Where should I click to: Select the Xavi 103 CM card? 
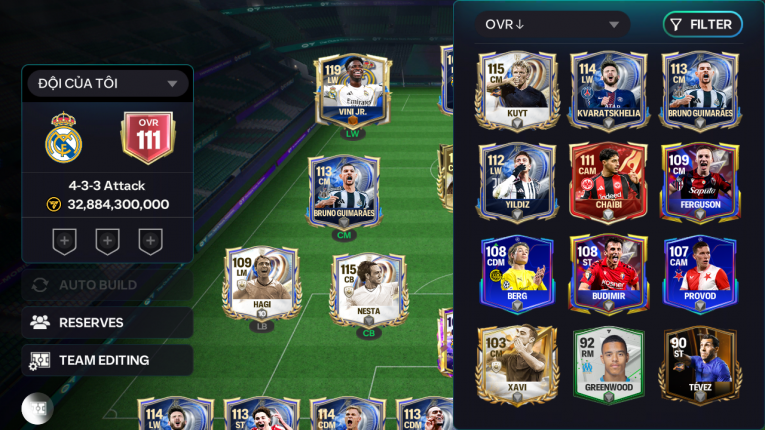516,365
